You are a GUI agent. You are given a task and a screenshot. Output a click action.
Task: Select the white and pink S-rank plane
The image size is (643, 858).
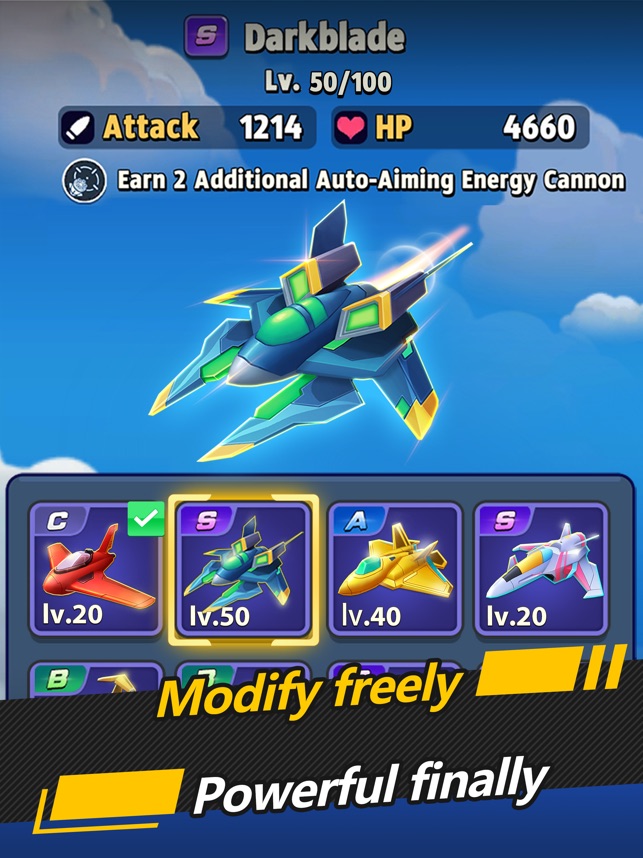pyautogui.click(x=540, y=571)
